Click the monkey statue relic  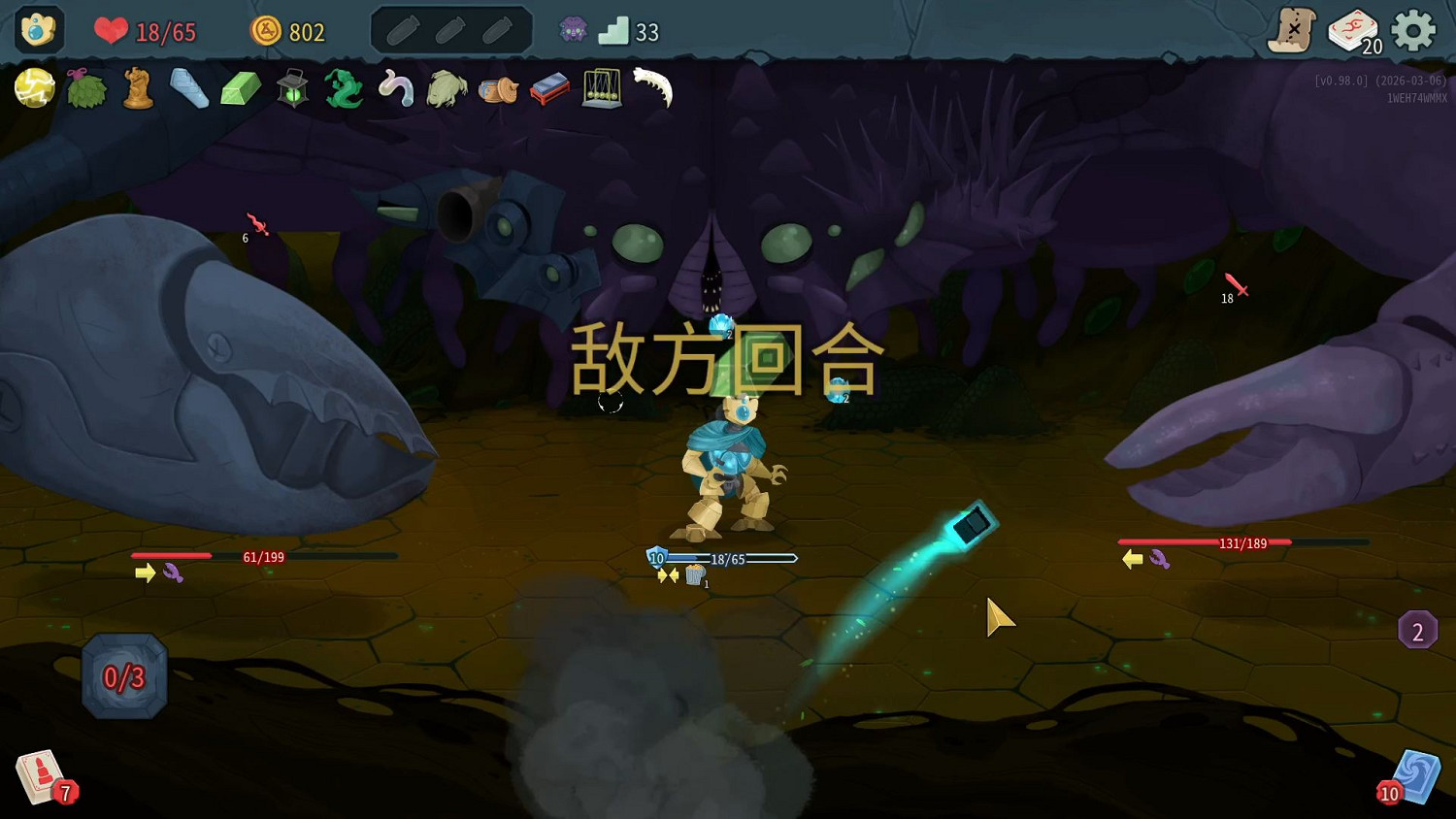click(138, 88)
